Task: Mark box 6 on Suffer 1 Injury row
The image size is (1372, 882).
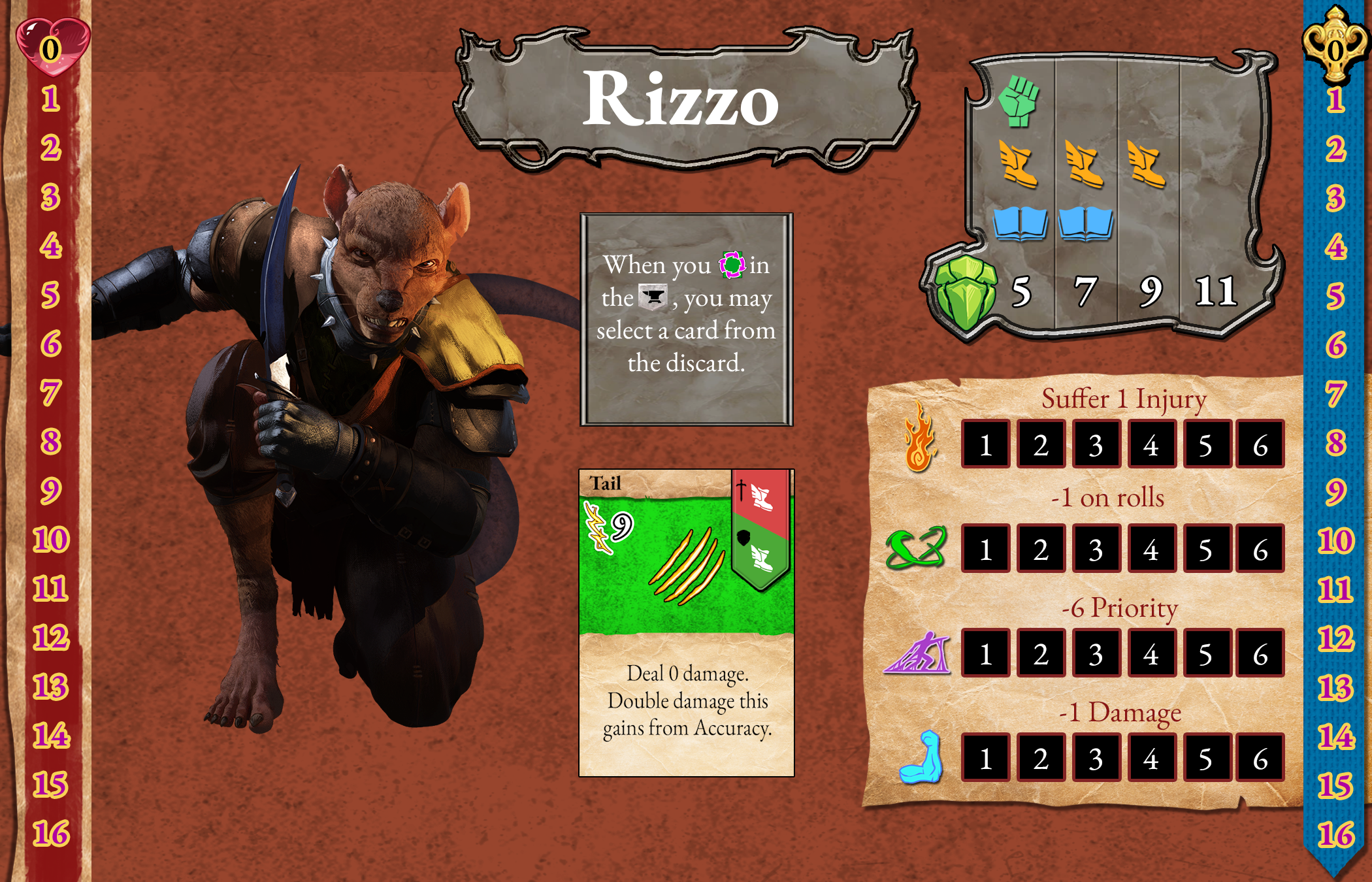Action: pyautogui.click(x=1260, y=445)
